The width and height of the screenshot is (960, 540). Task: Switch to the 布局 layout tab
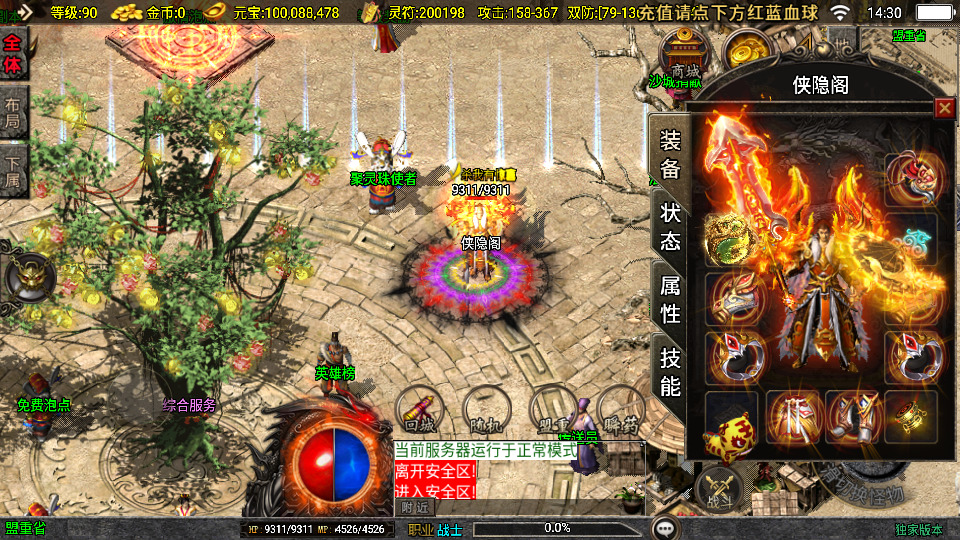pyautogui.click(x=13, y=112)
